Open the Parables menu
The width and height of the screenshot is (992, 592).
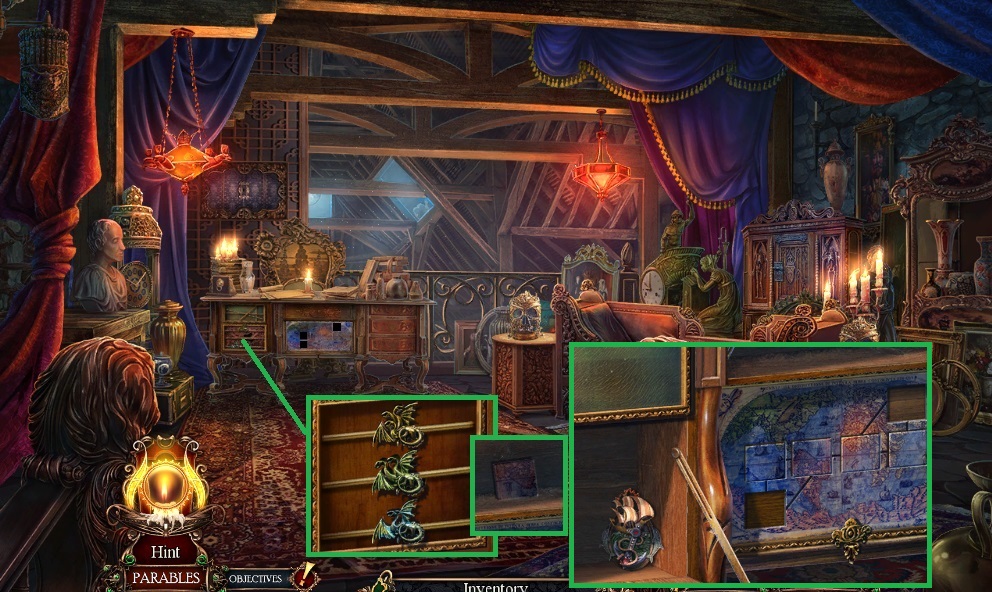click(x=165, y=578)
